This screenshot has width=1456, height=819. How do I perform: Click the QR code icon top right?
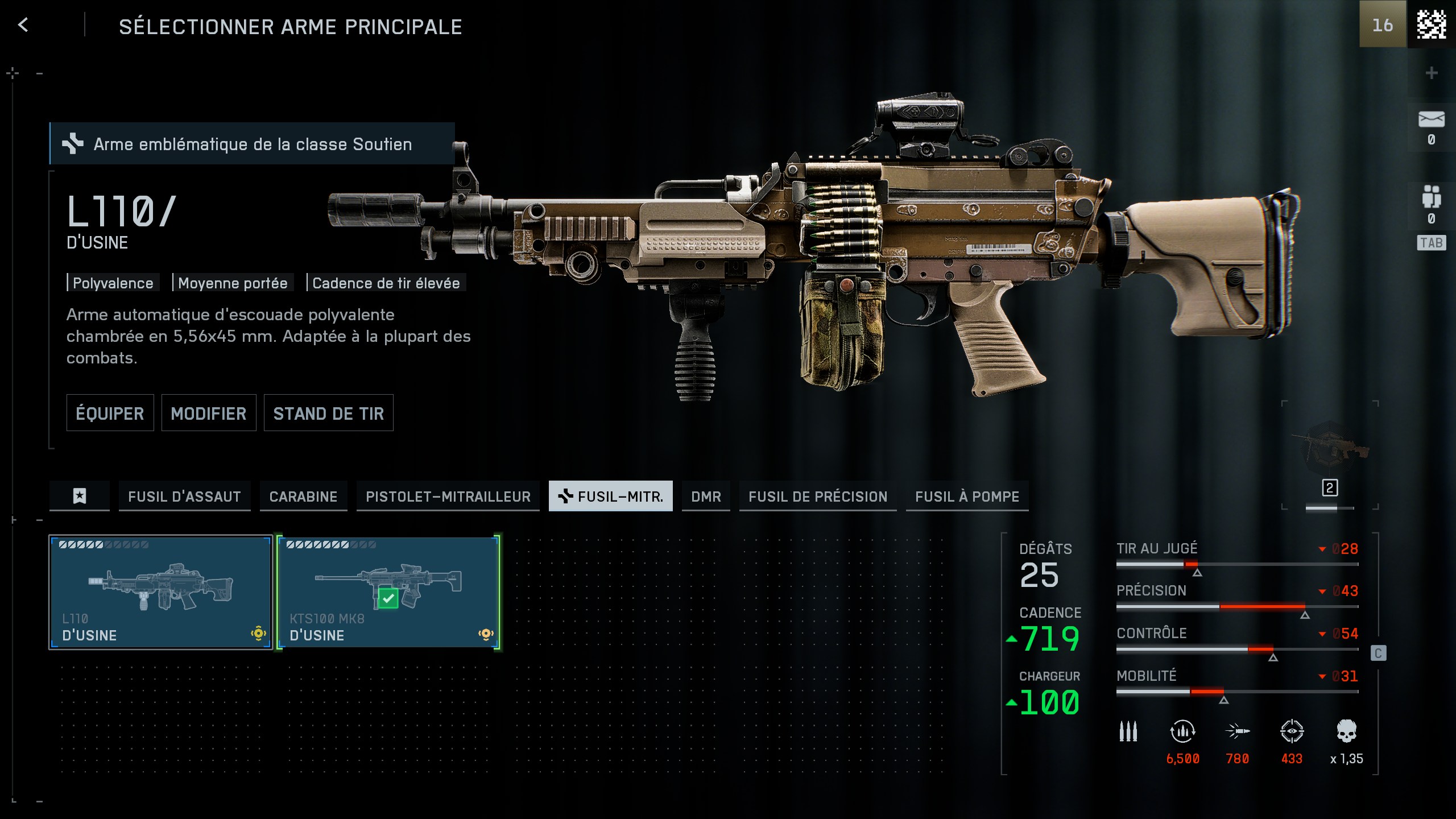pos(1431,25)
